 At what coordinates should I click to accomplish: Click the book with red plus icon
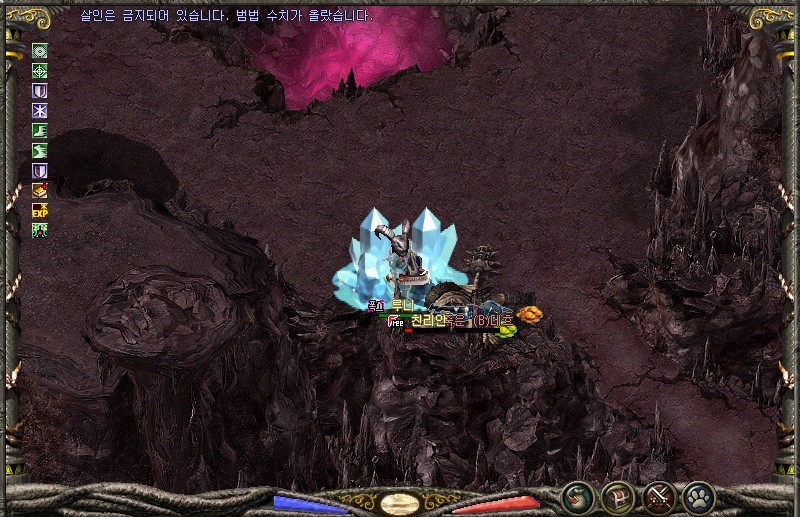pos(40,190)
